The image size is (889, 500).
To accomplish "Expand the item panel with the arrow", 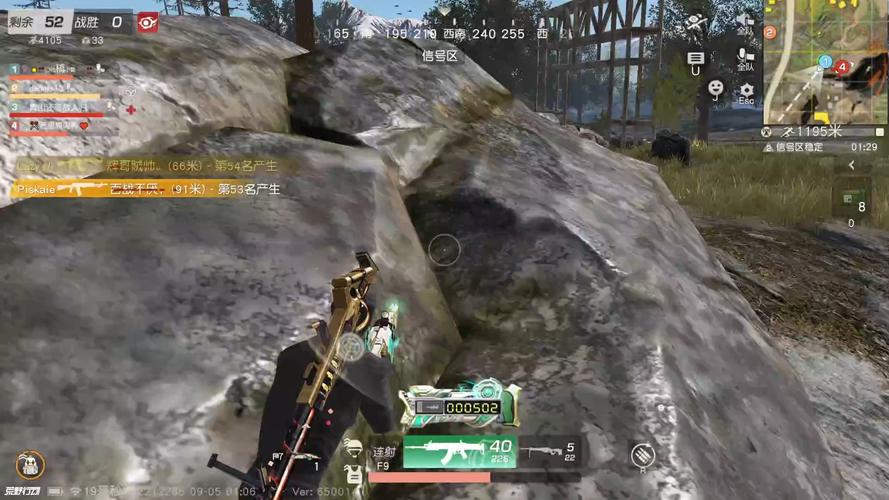I will [x=854, y=163].
